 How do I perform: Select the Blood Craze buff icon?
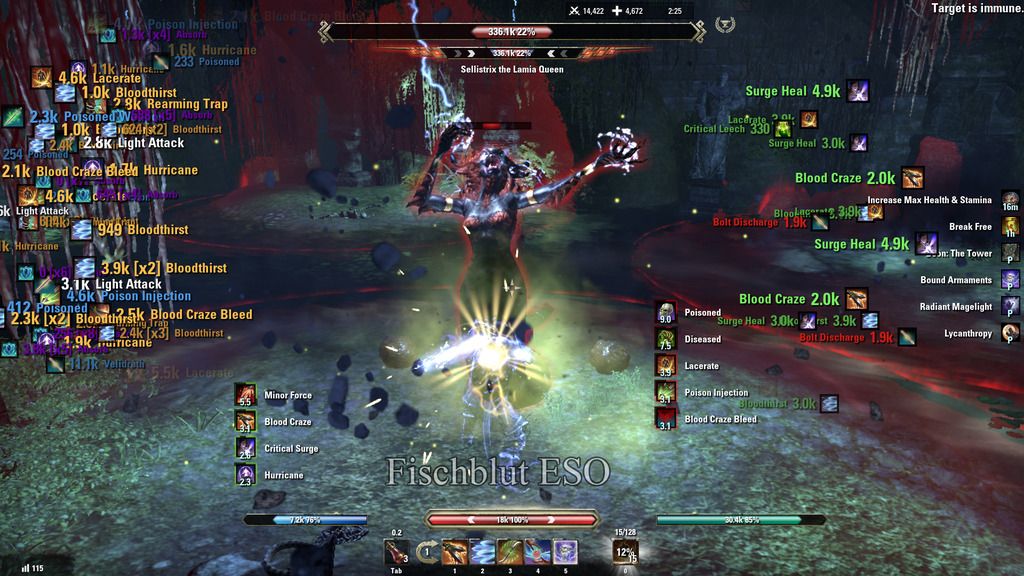tap(246, 422)
